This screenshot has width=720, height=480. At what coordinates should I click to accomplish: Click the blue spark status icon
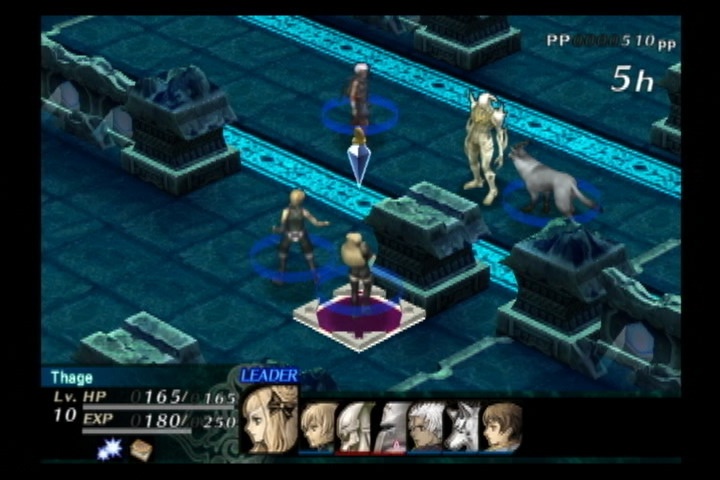coord(109,450)
